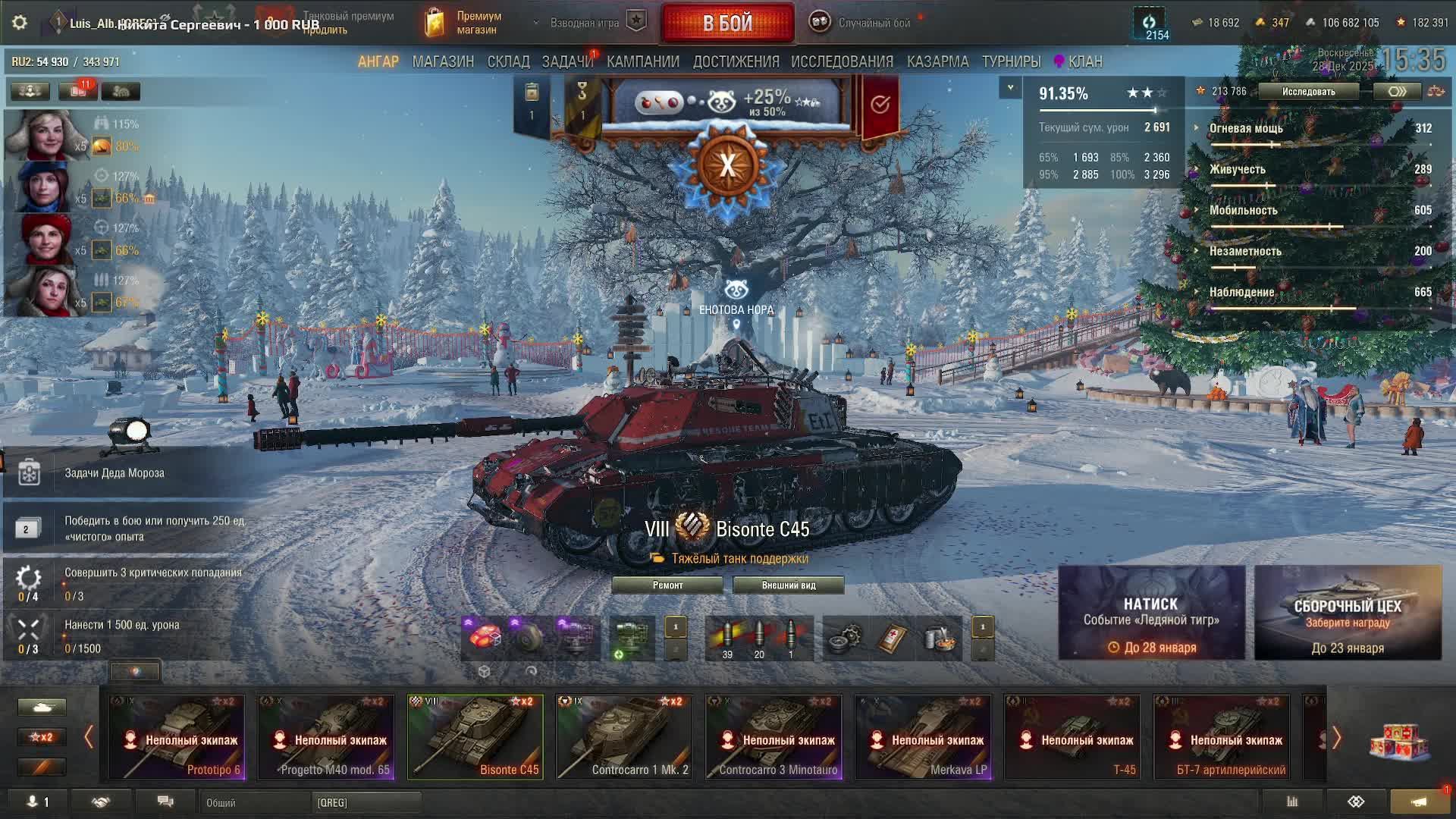Choose the Controcarro 1 Mk. 2 tank
Image resolution: width=1456 pixels, height=819 pixels.
tap(623, 737)
